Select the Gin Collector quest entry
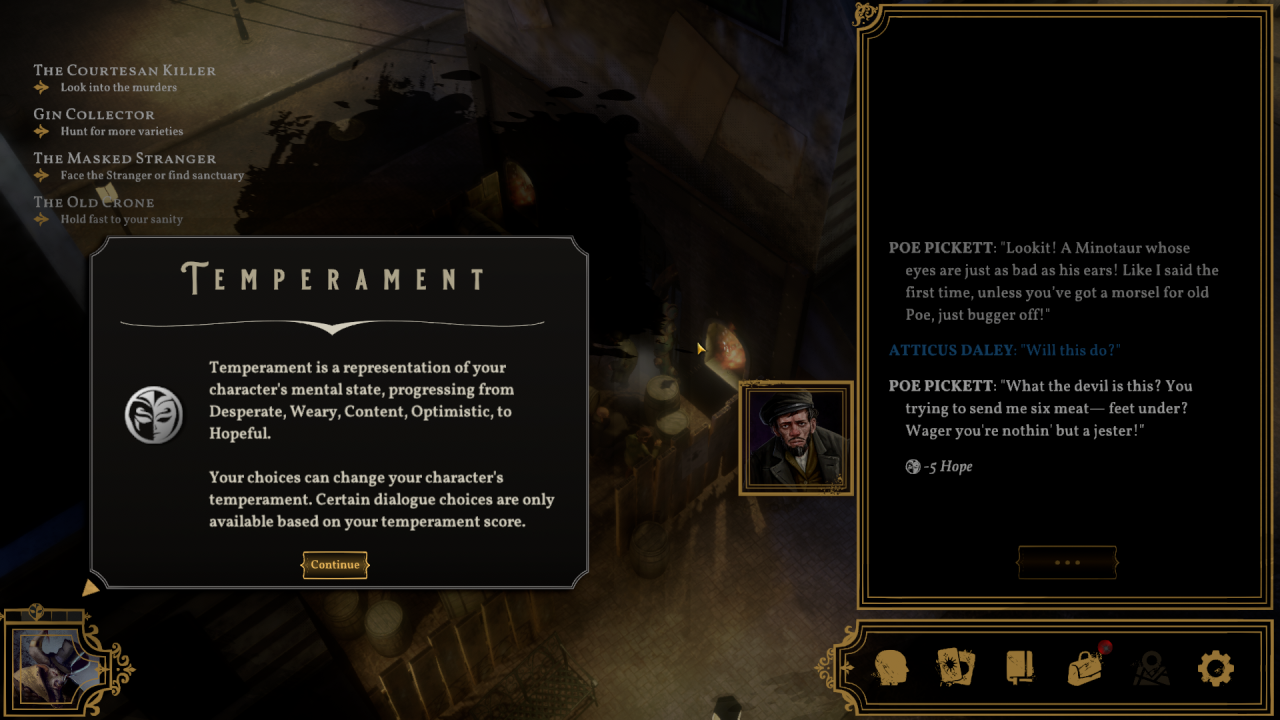Image resolution: width=1280 pixels, height=720 pixels. 94,115
